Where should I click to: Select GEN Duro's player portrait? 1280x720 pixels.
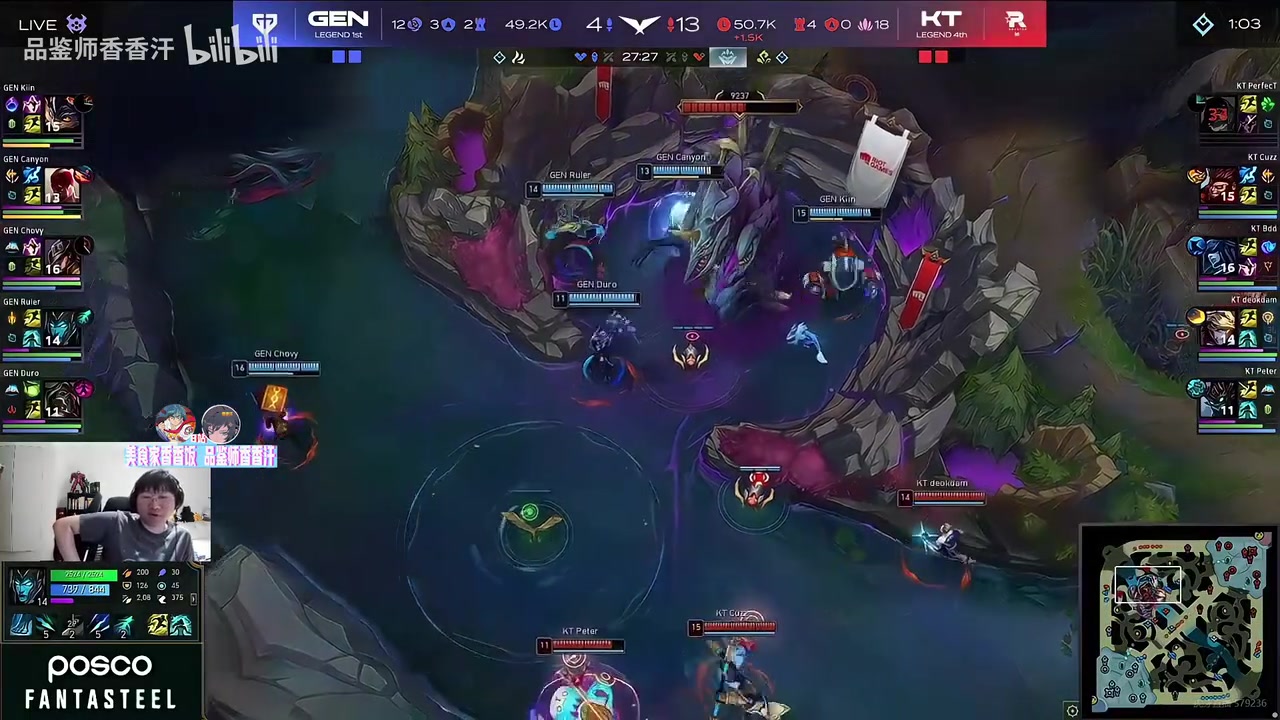62,399
